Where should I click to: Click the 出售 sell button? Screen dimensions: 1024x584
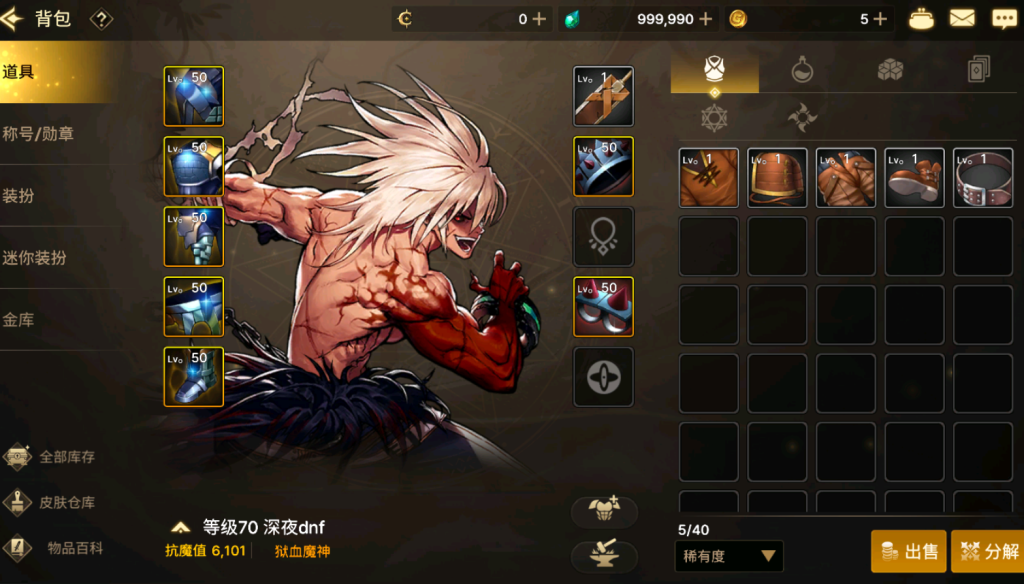pyautogui.click(x=908, y=551)
